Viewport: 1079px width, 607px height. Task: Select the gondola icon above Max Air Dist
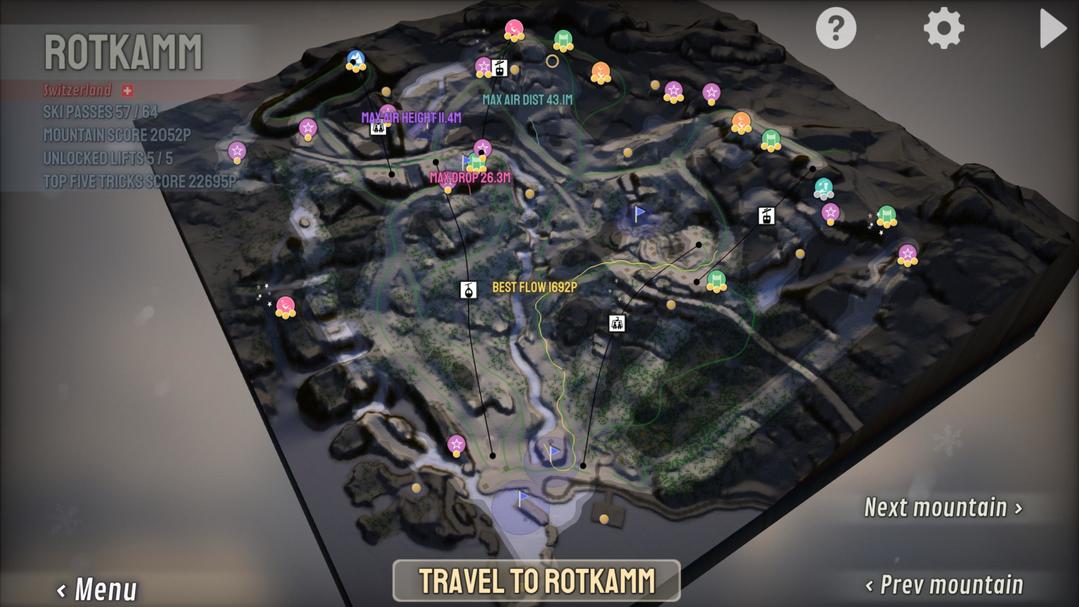500,68
